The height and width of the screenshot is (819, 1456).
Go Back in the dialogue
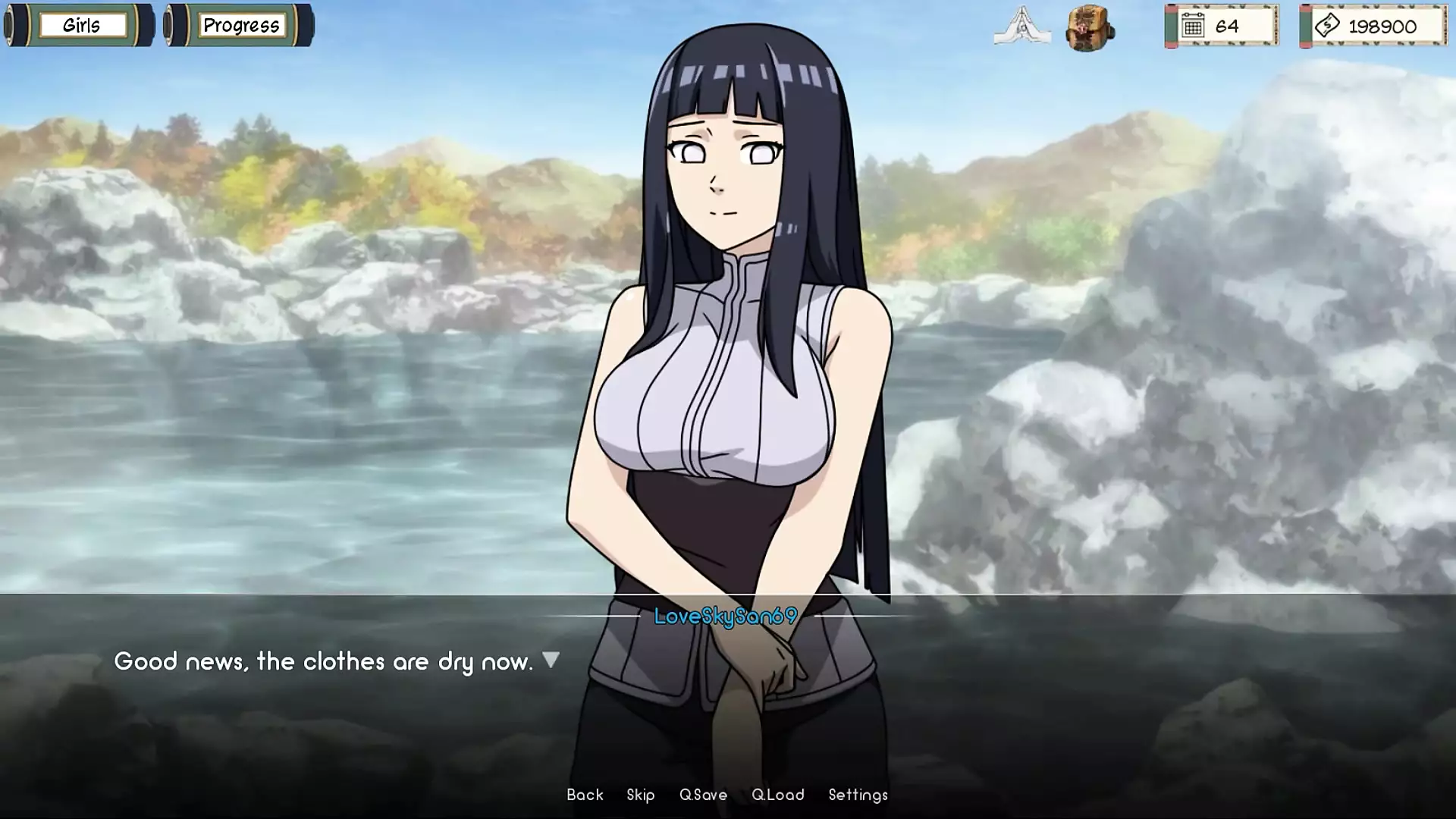[585, 795]
